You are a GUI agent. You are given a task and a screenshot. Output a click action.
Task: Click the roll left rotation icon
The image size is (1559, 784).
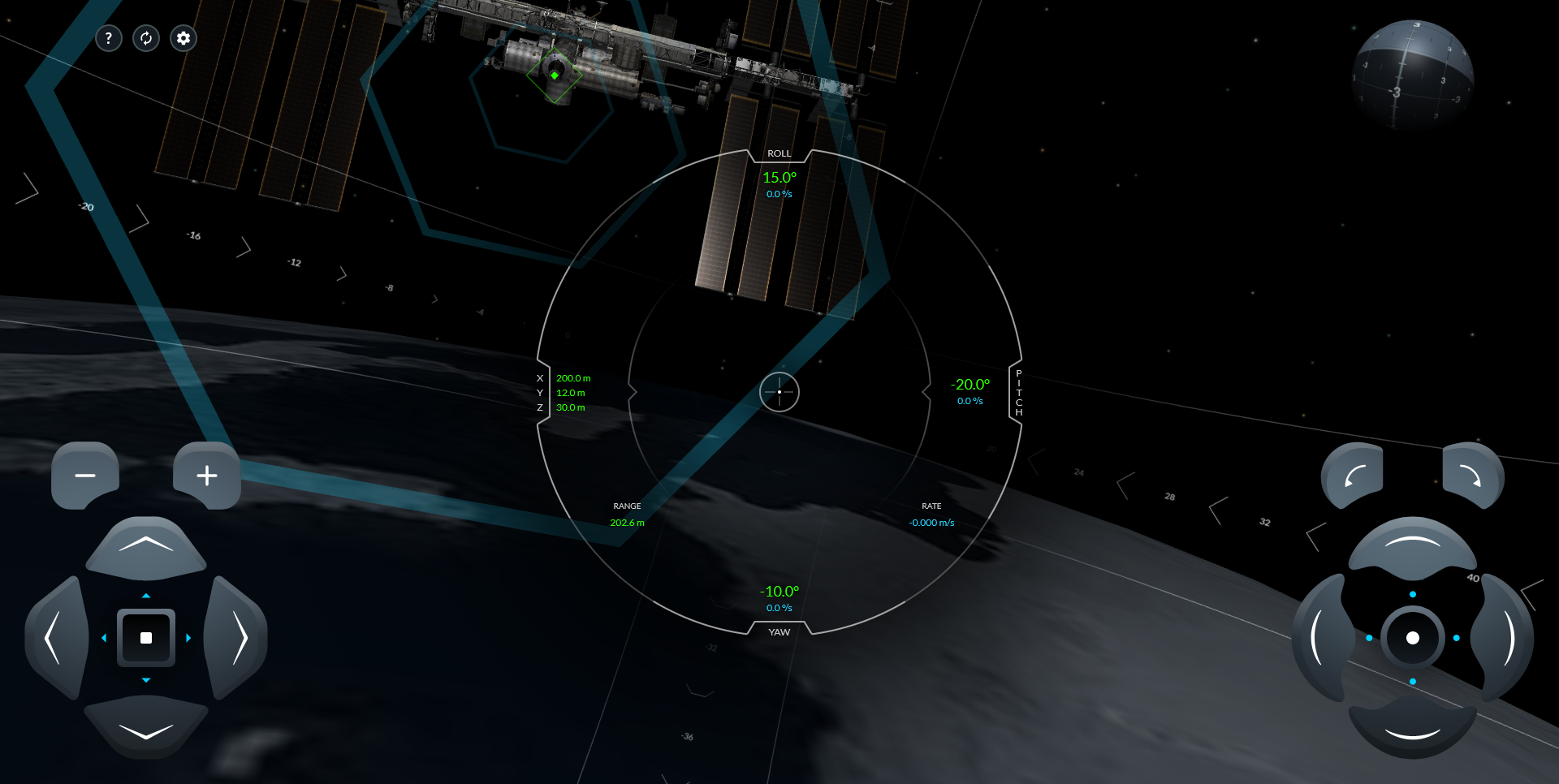(x=1353, y=476)
